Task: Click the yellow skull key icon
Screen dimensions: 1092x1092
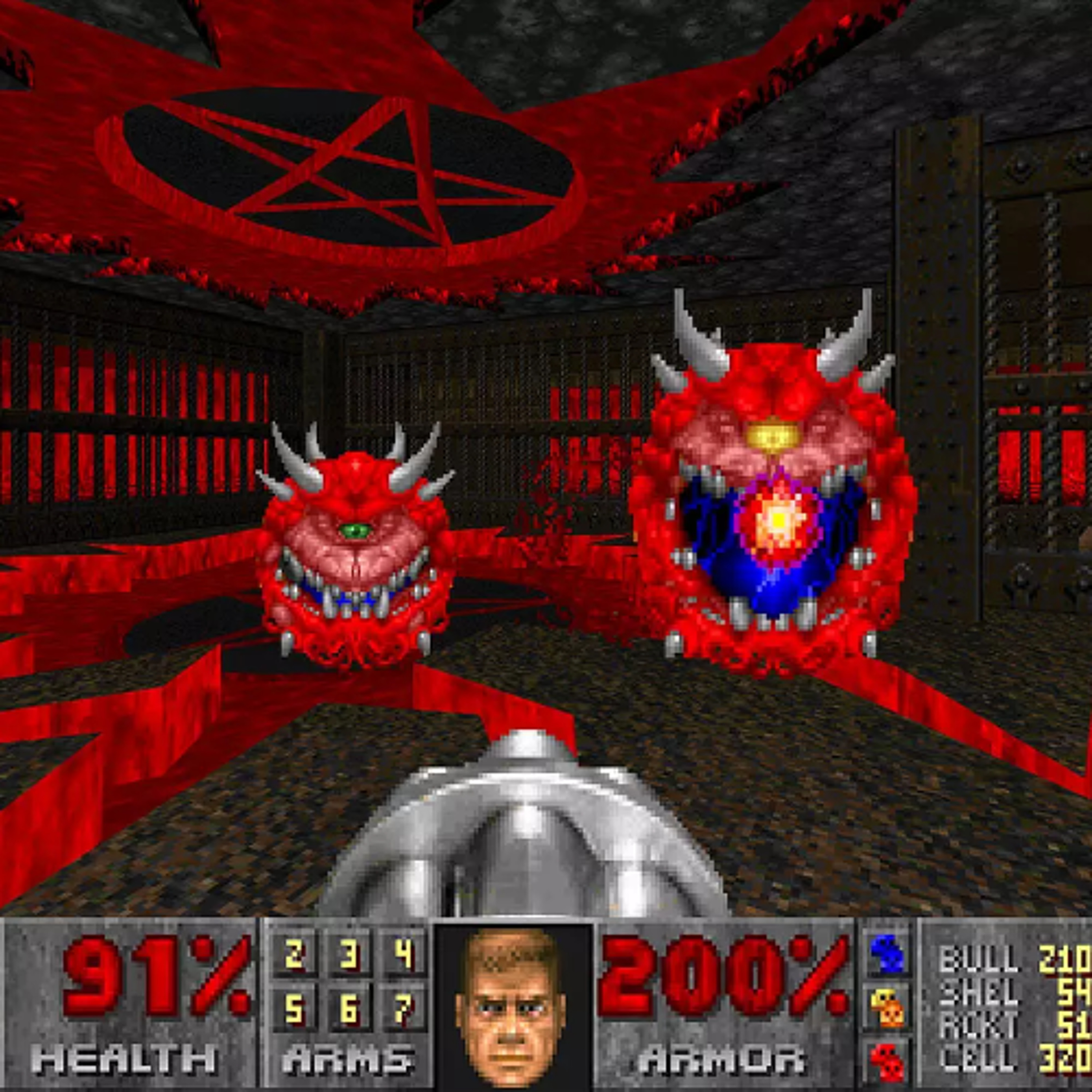Action: (x=888, y=1008)
